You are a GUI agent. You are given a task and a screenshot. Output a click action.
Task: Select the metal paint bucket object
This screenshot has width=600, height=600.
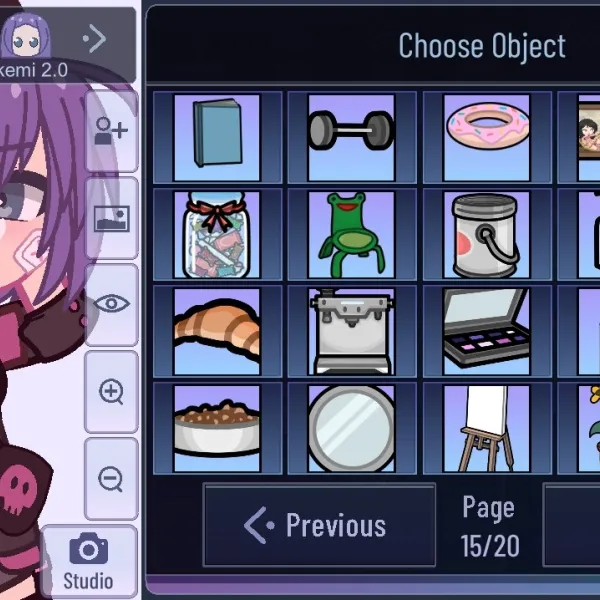[x=486, y=235]
